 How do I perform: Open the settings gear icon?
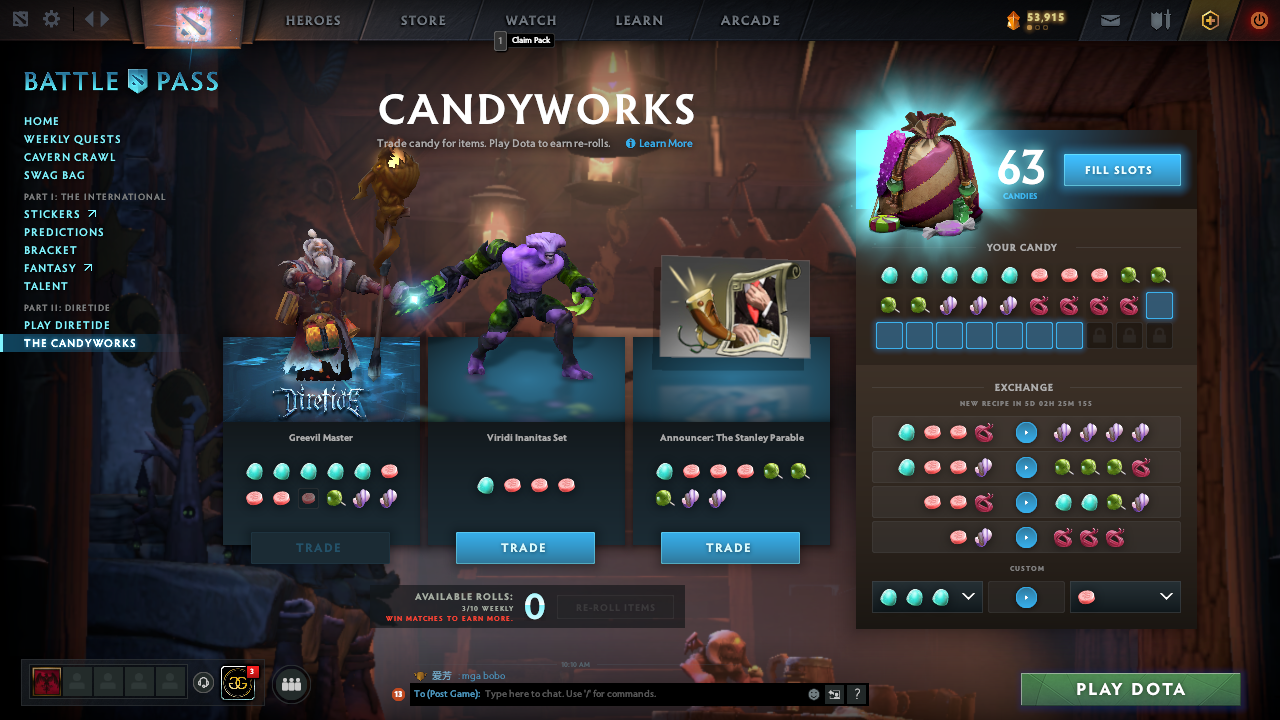53,18
